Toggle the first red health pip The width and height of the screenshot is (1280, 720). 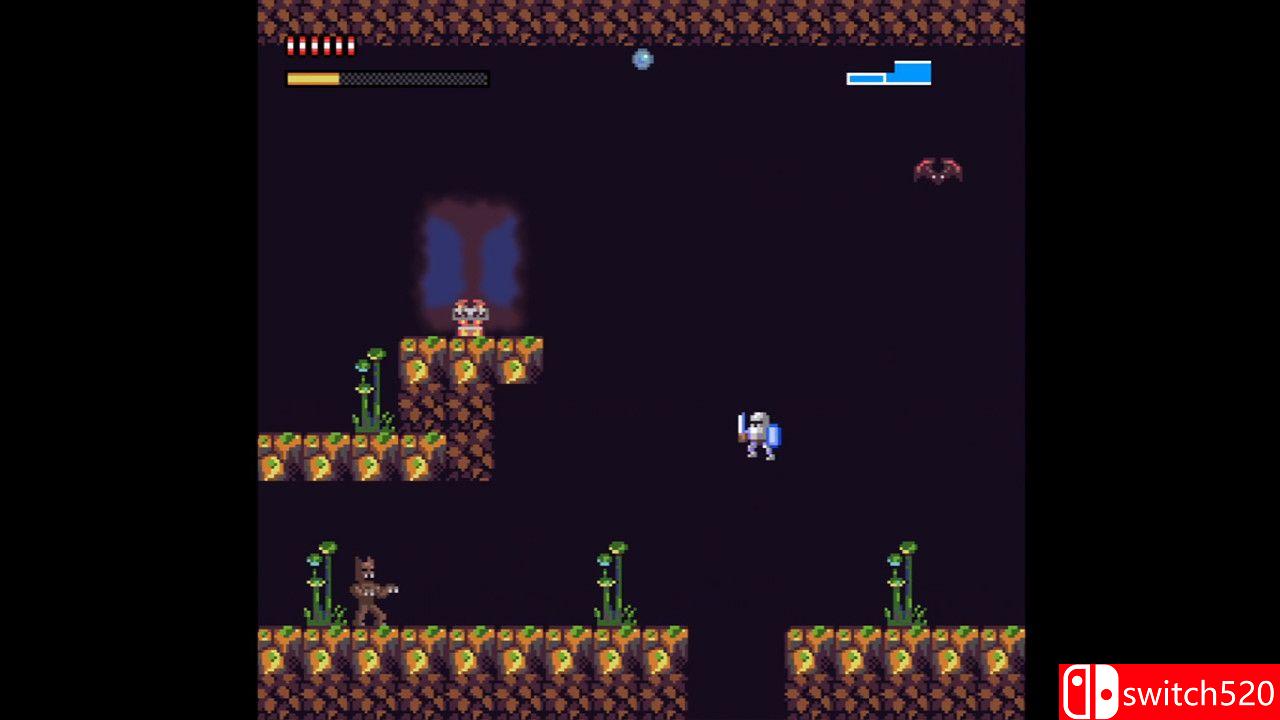tap(290, 45)
